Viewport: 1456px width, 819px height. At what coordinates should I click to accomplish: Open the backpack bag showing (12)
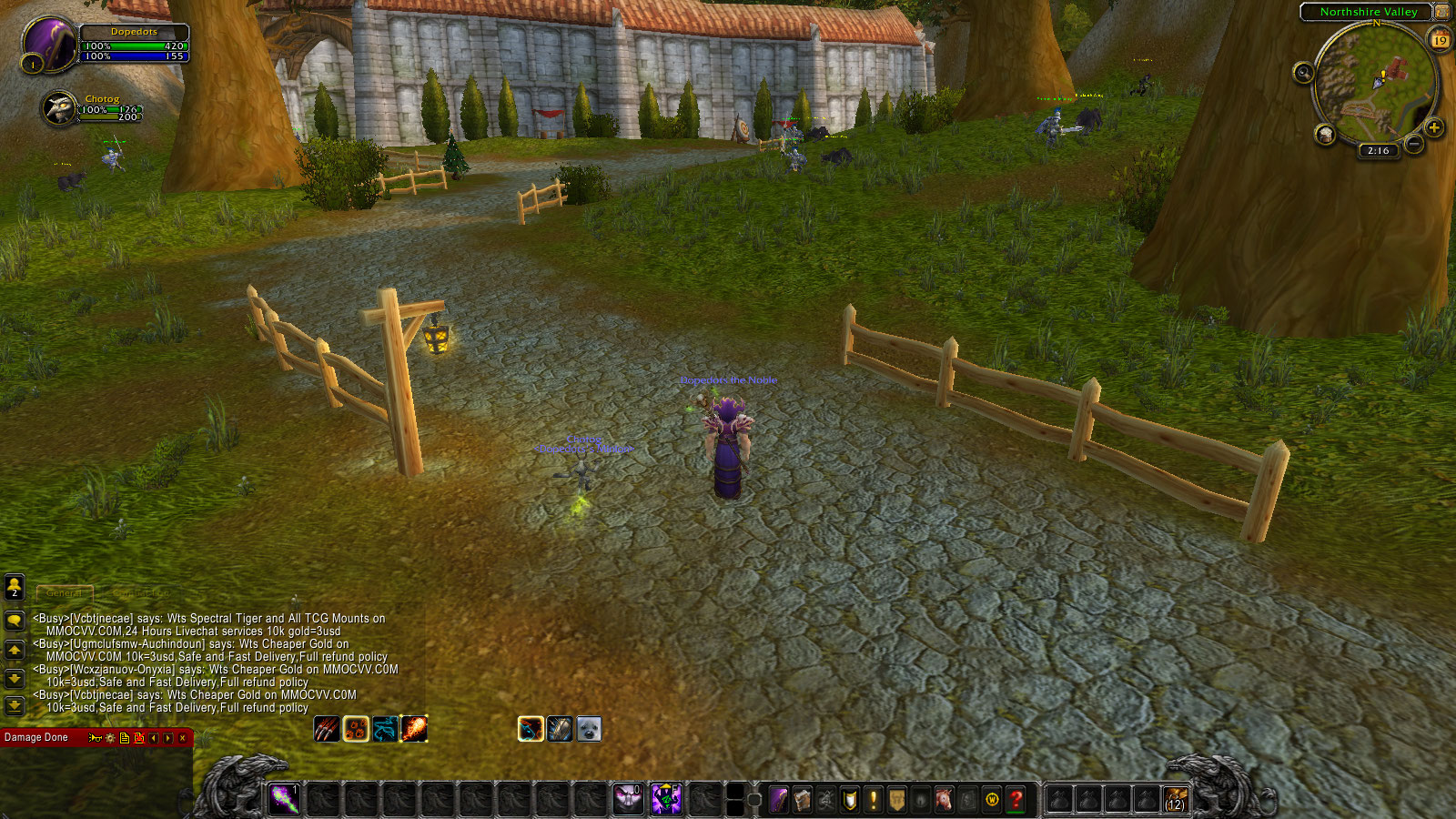(1175, 799)
